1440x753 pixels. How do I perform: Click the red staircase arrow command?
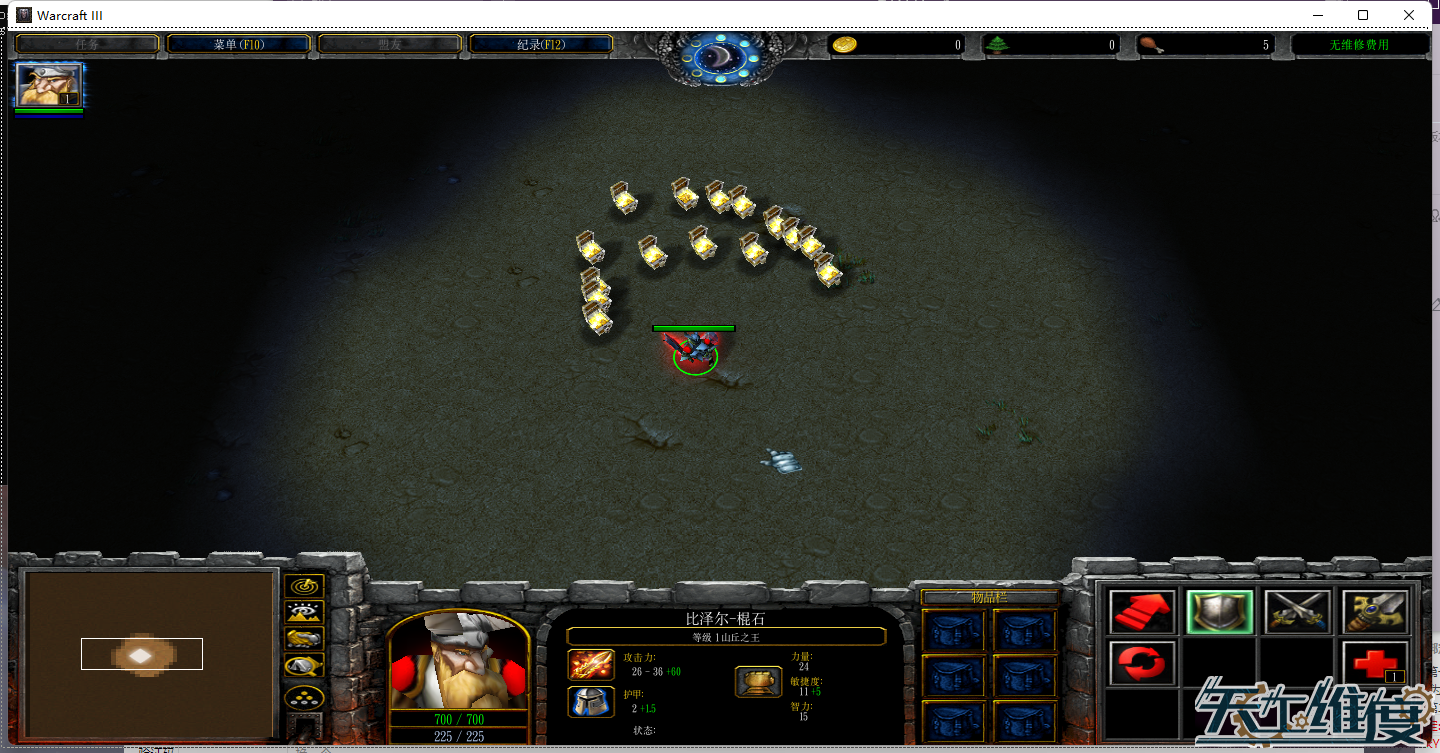[1142, 611]
